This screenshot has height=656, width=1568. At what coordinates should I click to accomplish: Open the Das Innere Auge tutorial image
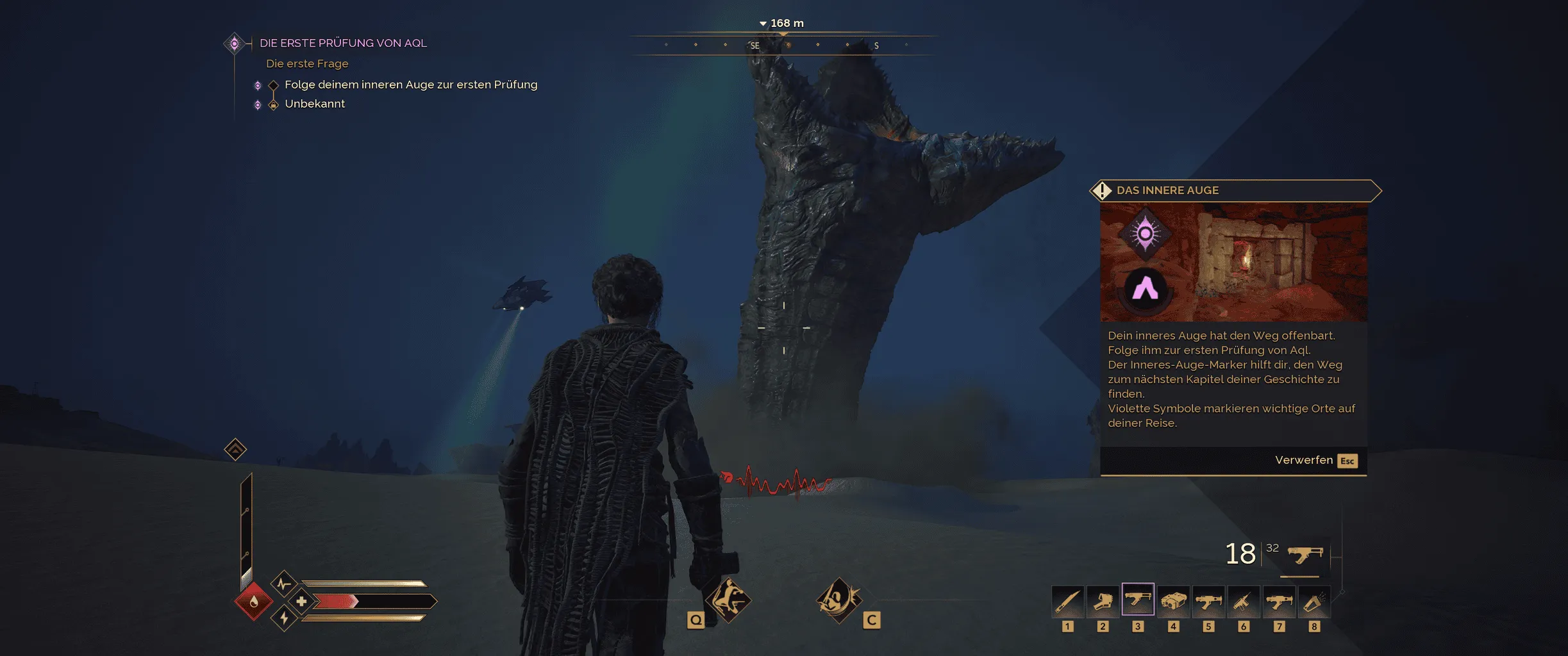1233,263
